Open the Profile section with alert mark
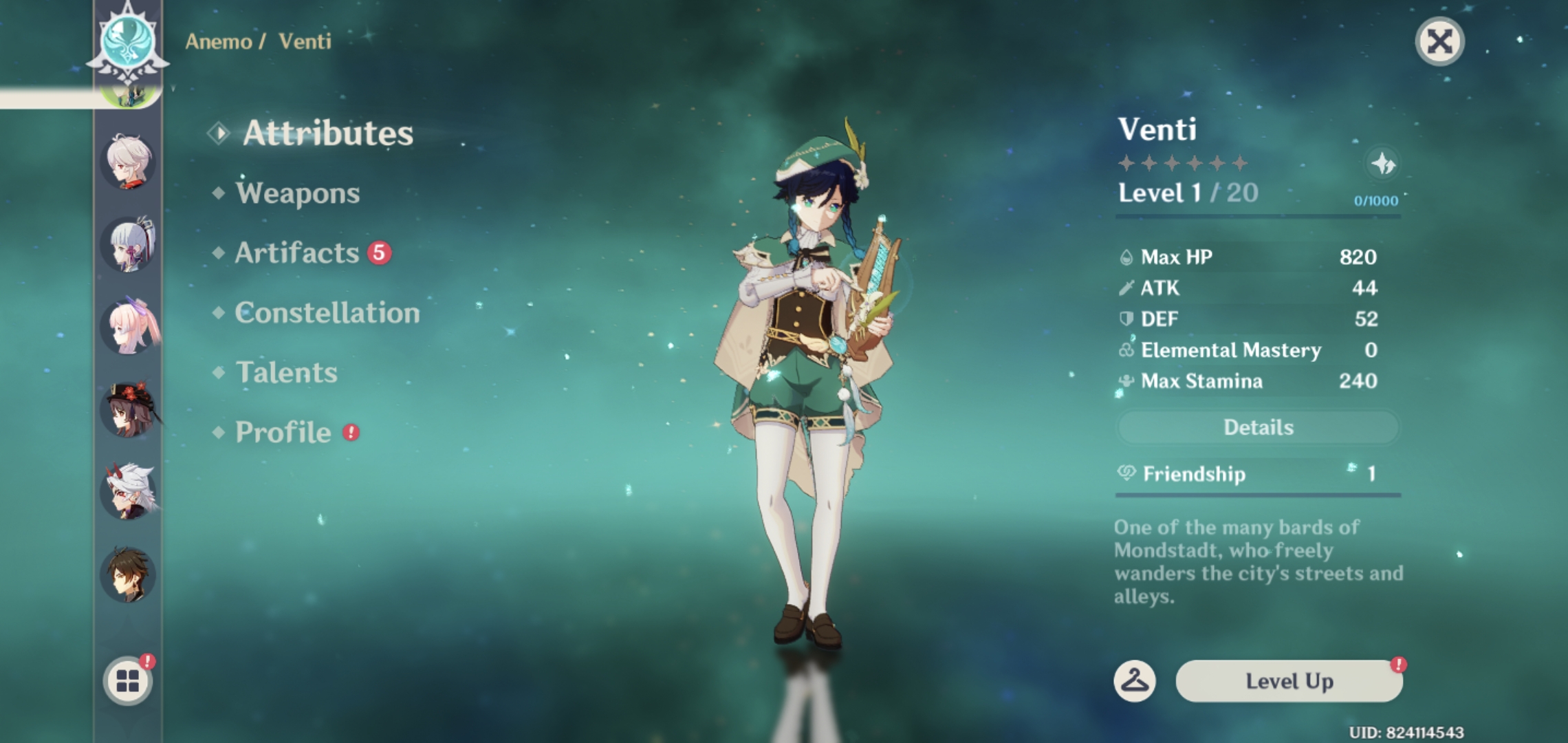This screenshot has width=1568, height=743. (283, 432)
